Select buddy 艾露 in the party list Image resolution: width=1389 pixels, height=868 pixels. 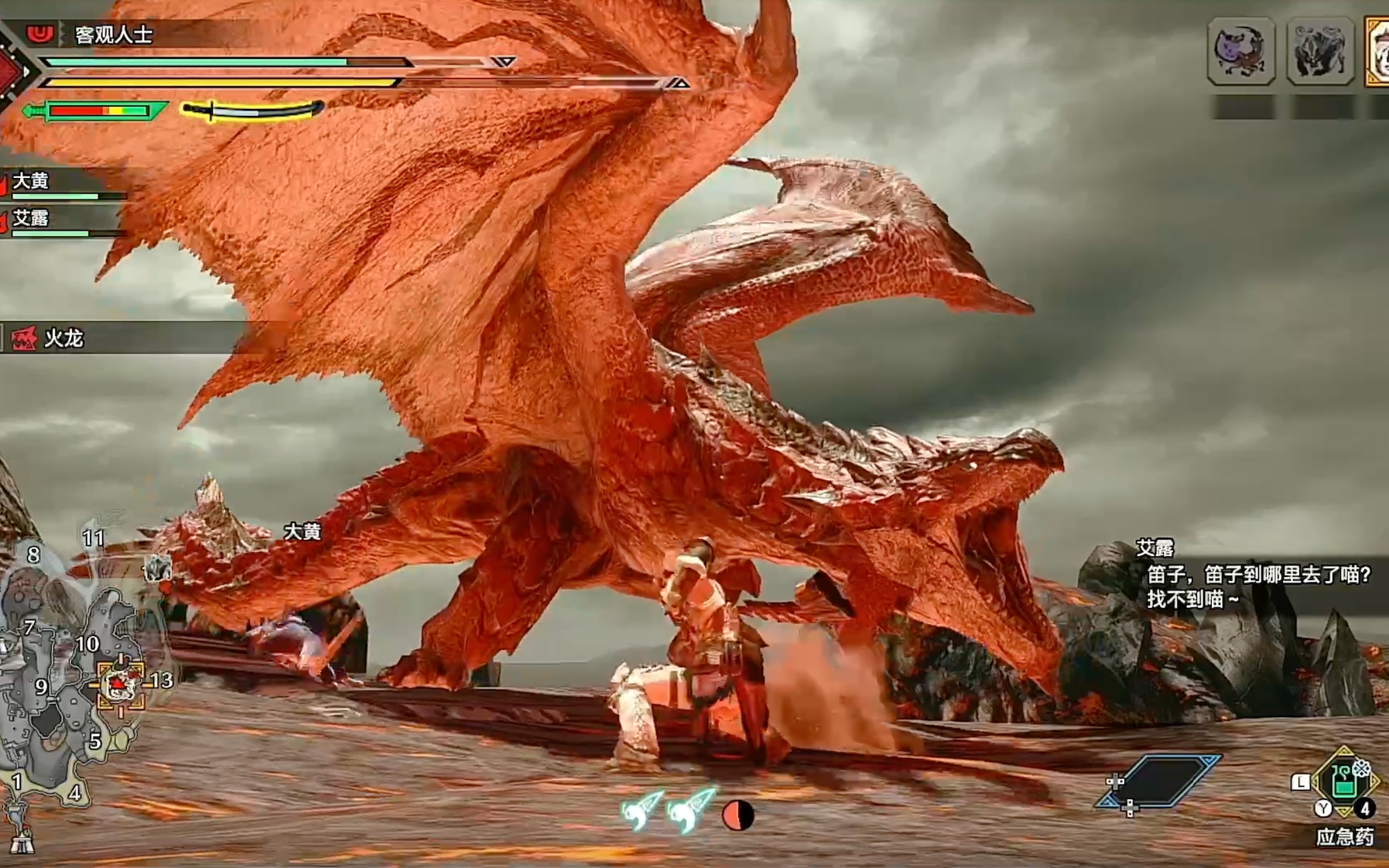click(x=31, y=218)
